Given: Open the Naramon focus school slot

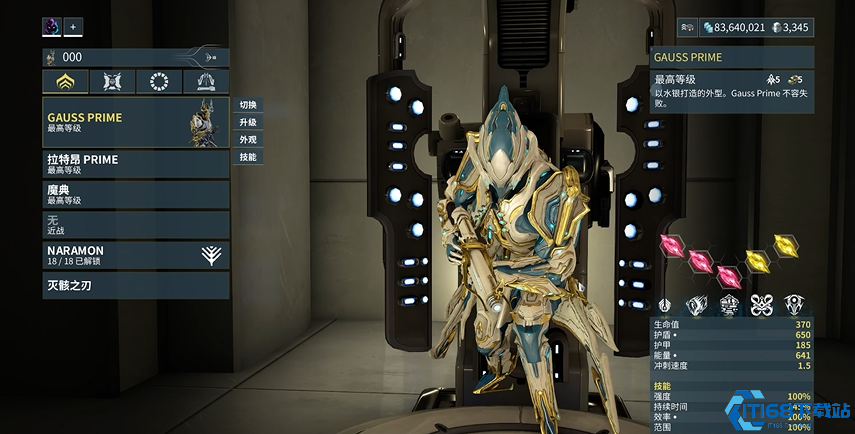Looking at the screenshot, I should [x=135, y=254].
